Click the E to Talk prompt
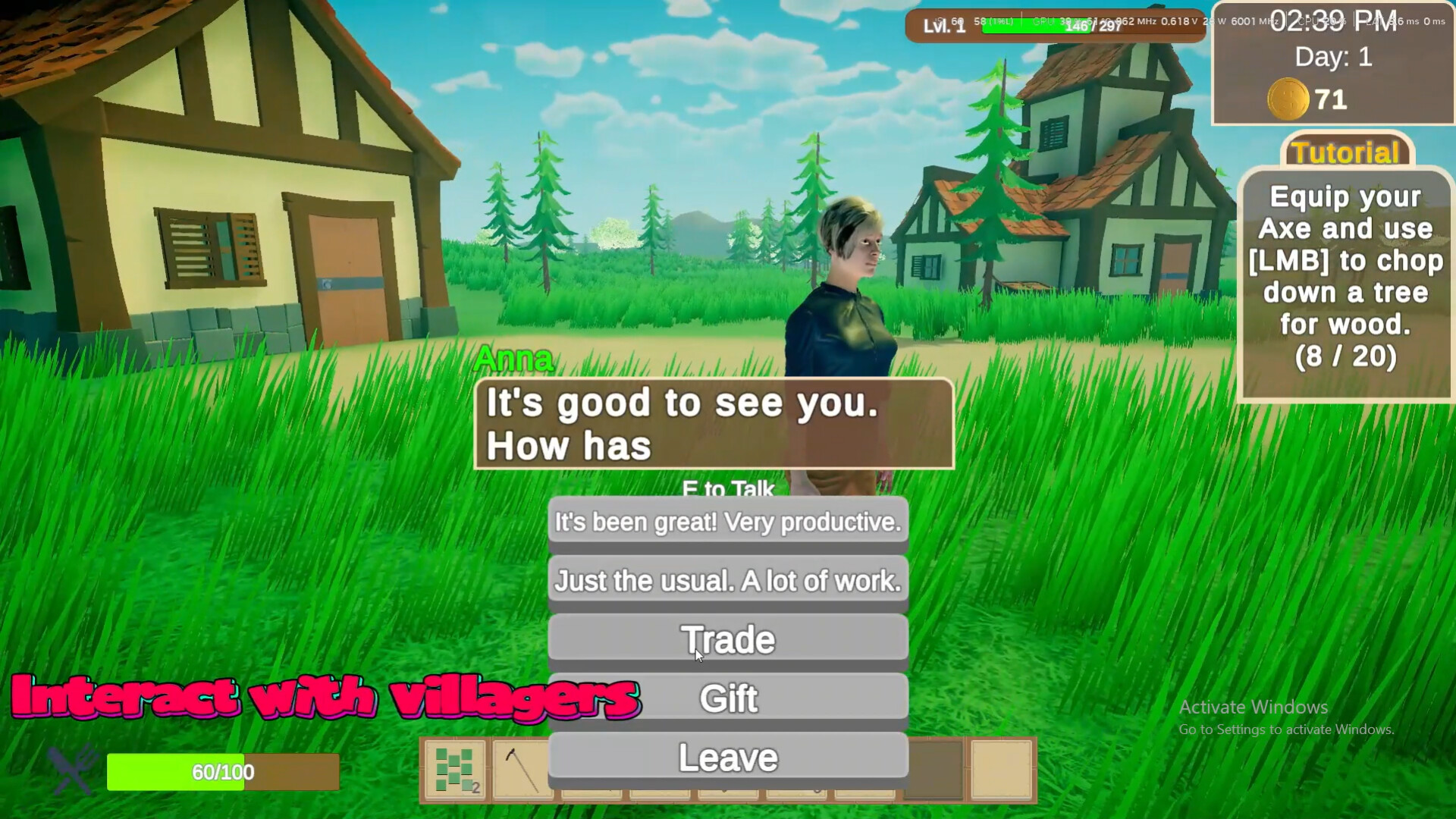Screen dimensions: 1456x819 727,490
